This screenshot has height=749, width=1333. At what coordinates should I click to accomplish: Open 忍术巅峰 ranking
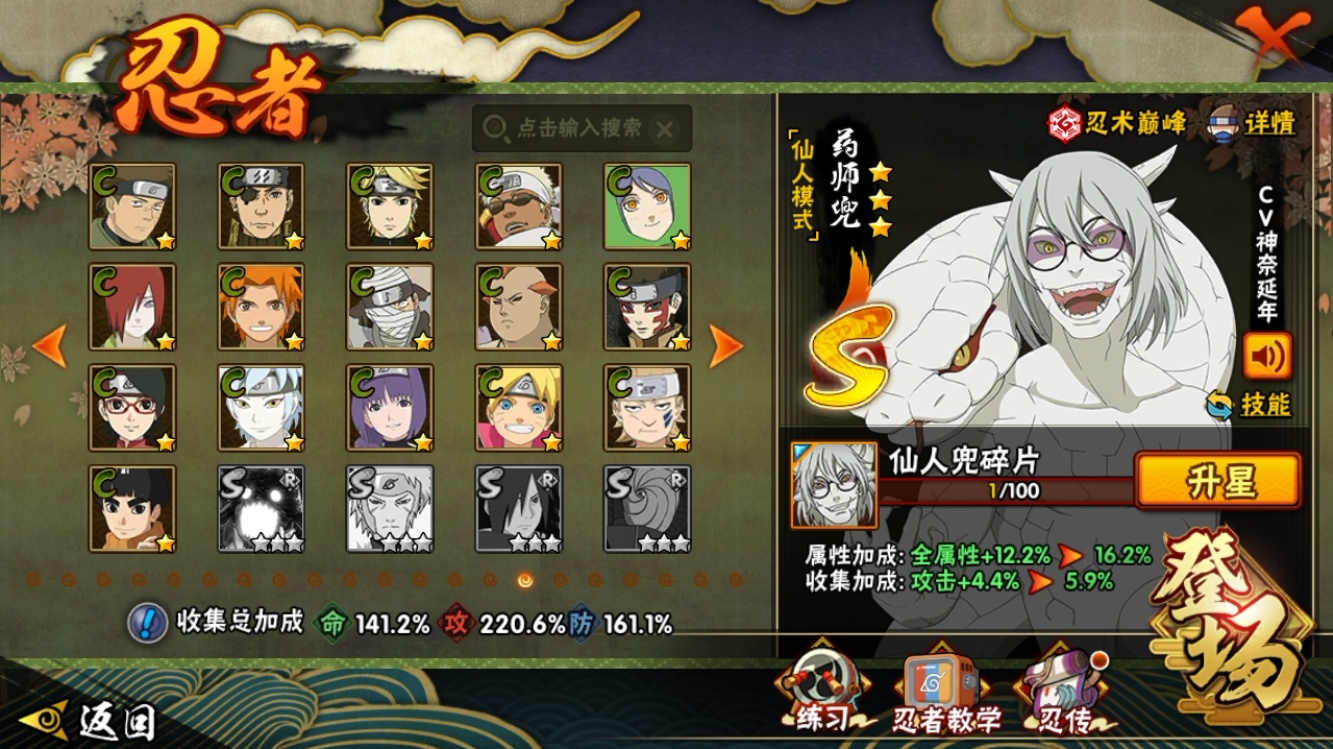point(1117,123)
